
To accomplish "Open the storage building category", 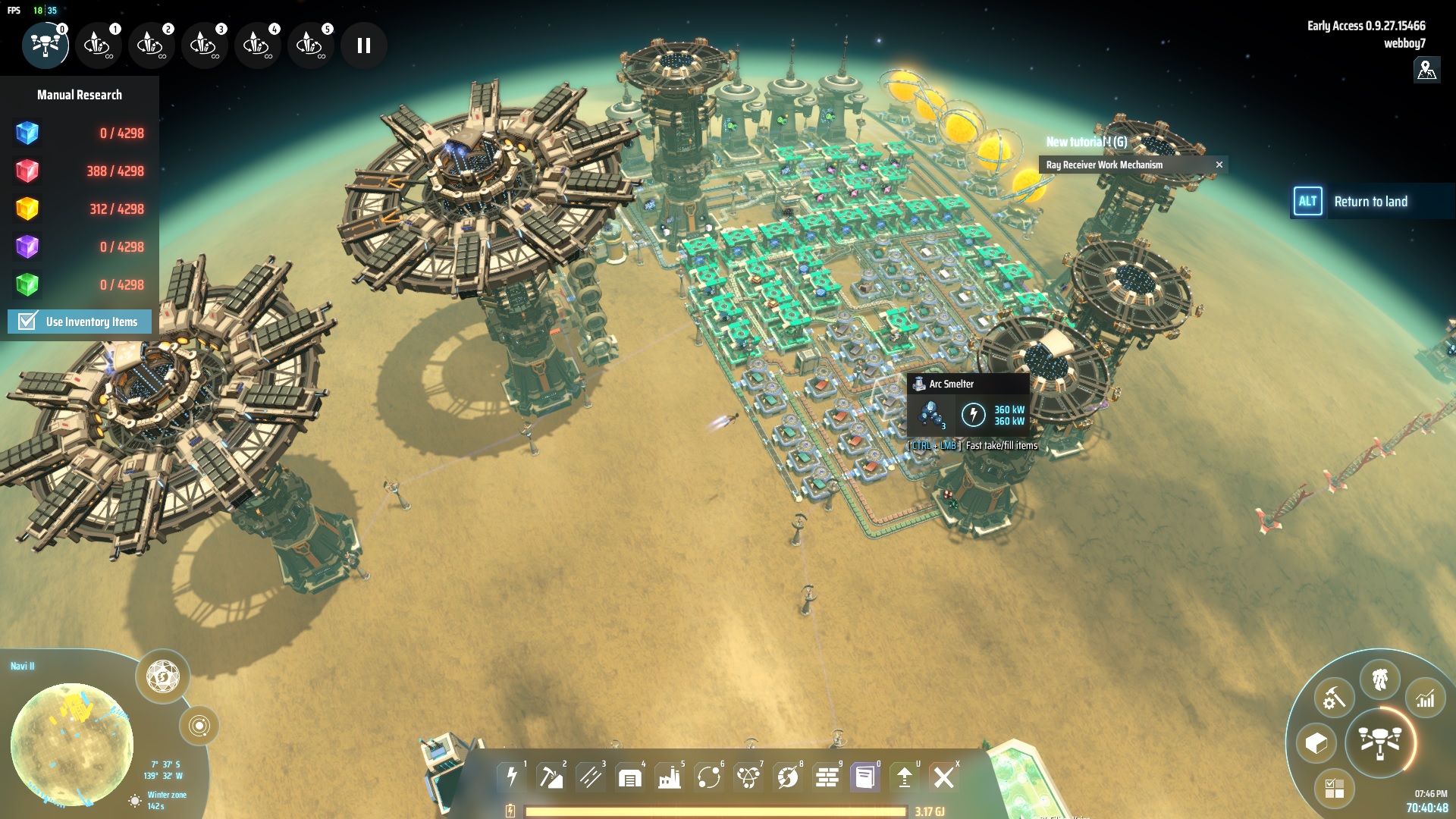I will (630, 777).
